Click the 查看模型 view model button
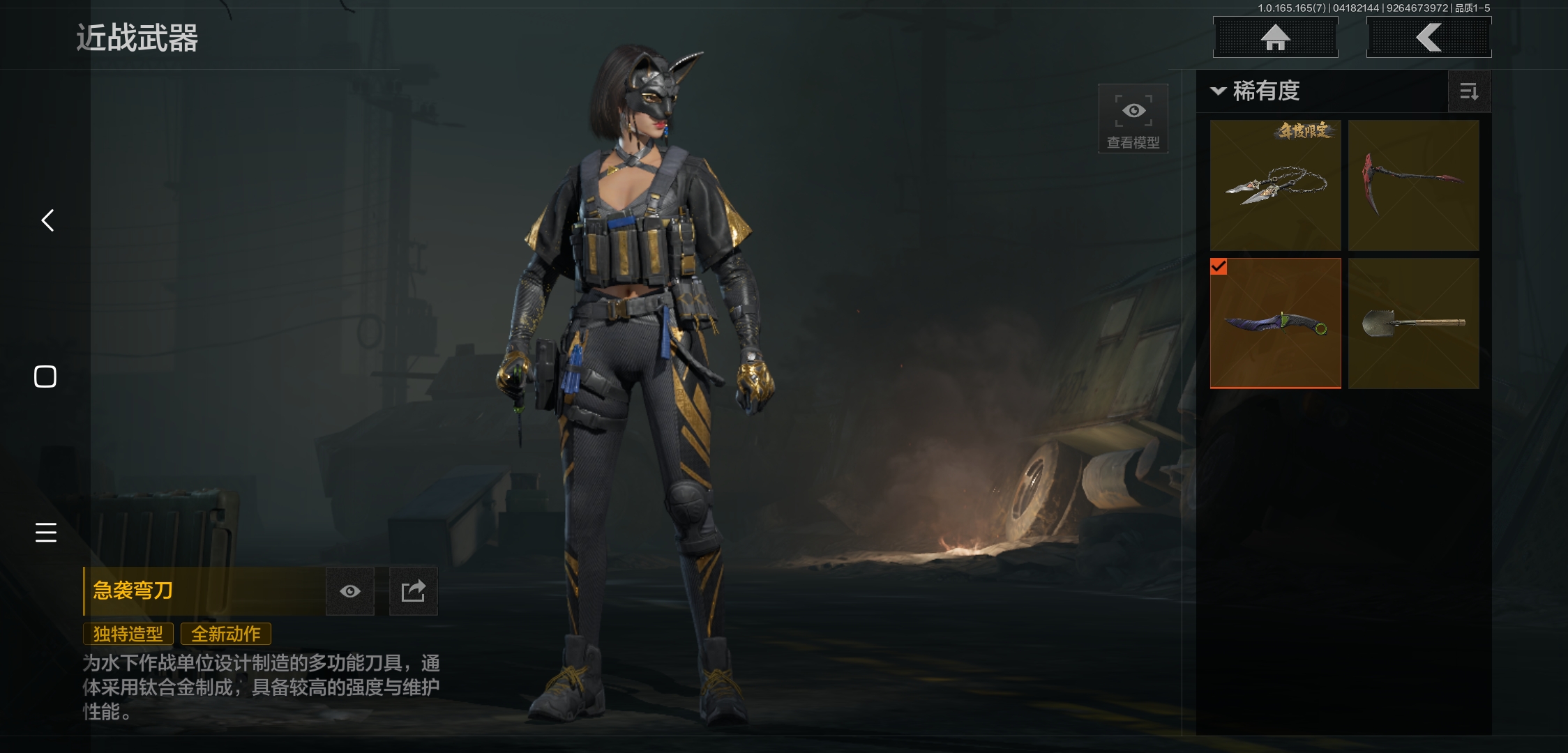 pyautogui.click(x=1133, y=119)
